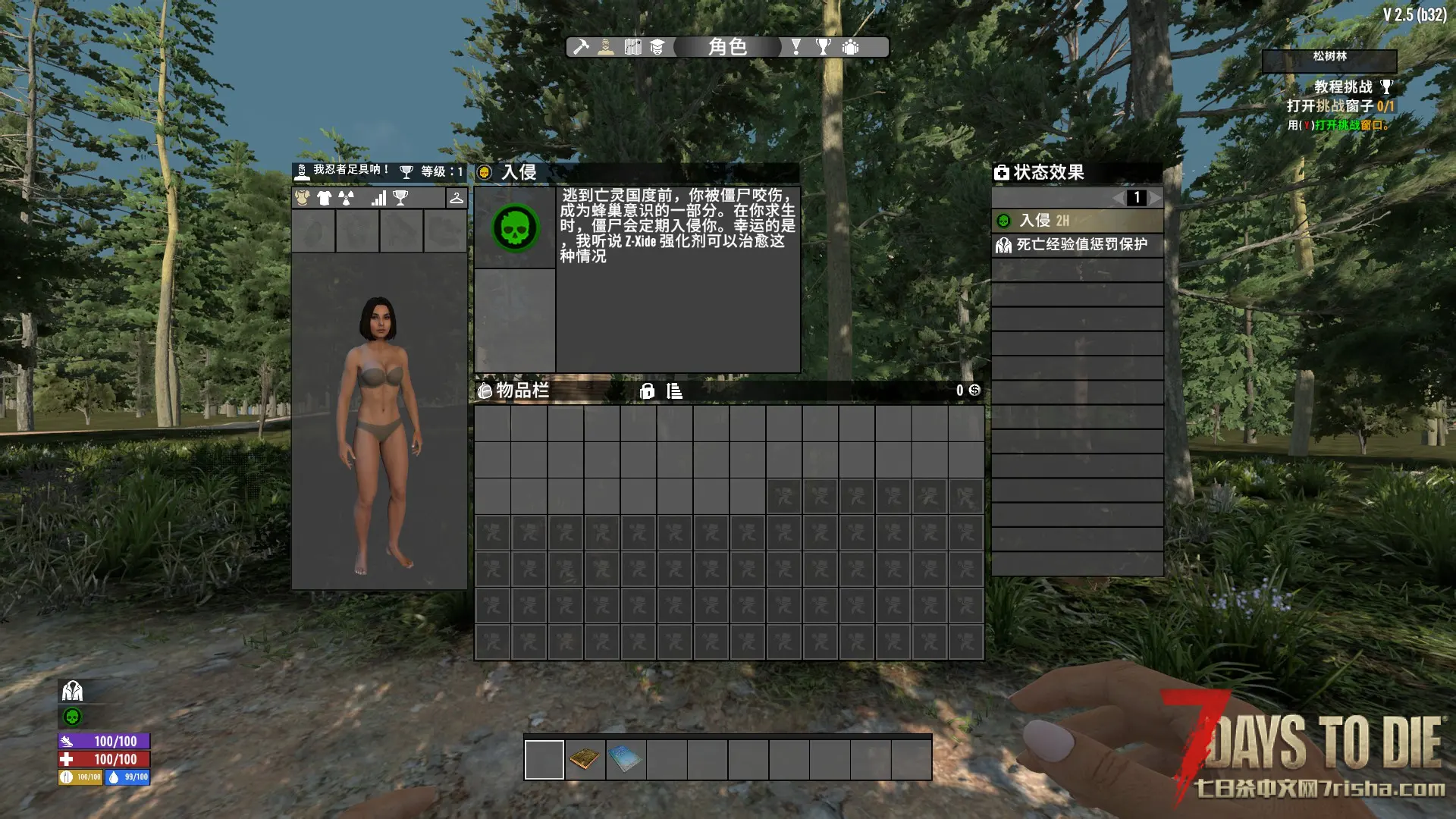Viewport: 1456px width, 819px height.
Task: Open the players group tab
Action: point(851,47)
